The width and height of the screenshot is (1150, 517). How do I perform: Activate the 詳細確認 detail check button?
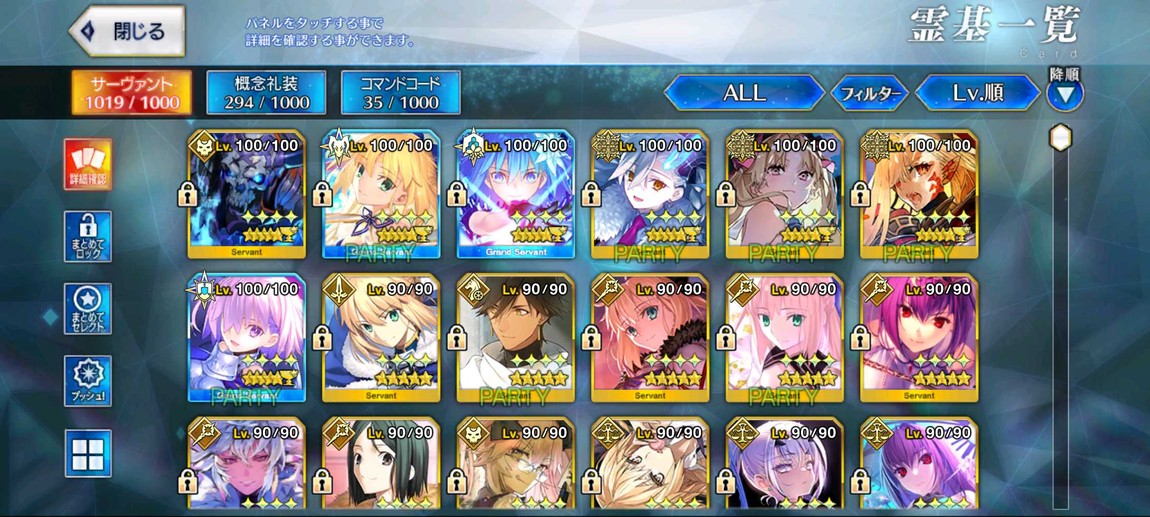click(x=88, y=164)
